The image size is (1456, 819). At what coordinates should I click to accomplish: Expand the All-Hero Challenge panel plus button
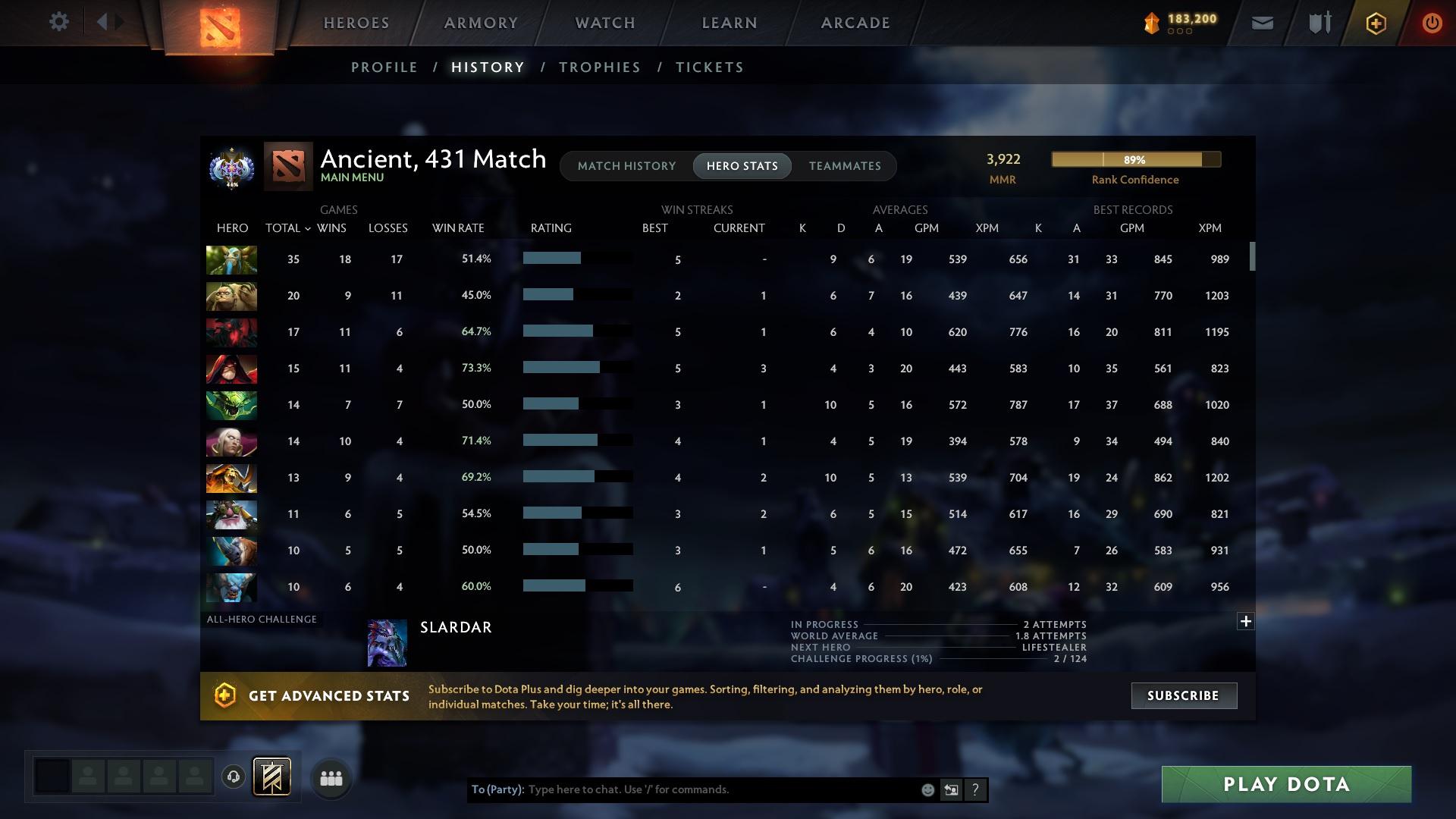[x=1246, y=621]
